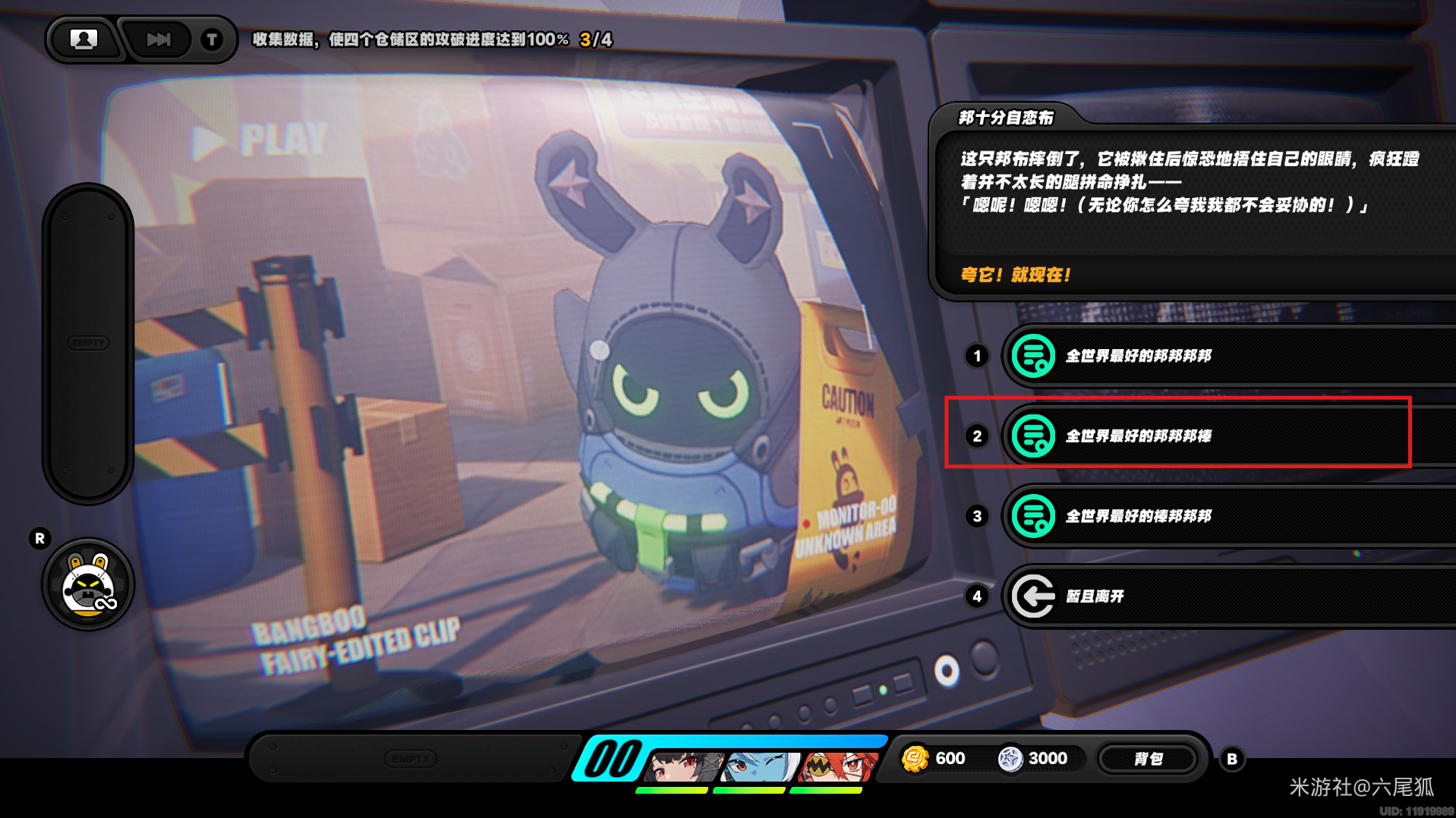Select the option 全世界最好的邦邦邦棒

tap(1215, 436)
